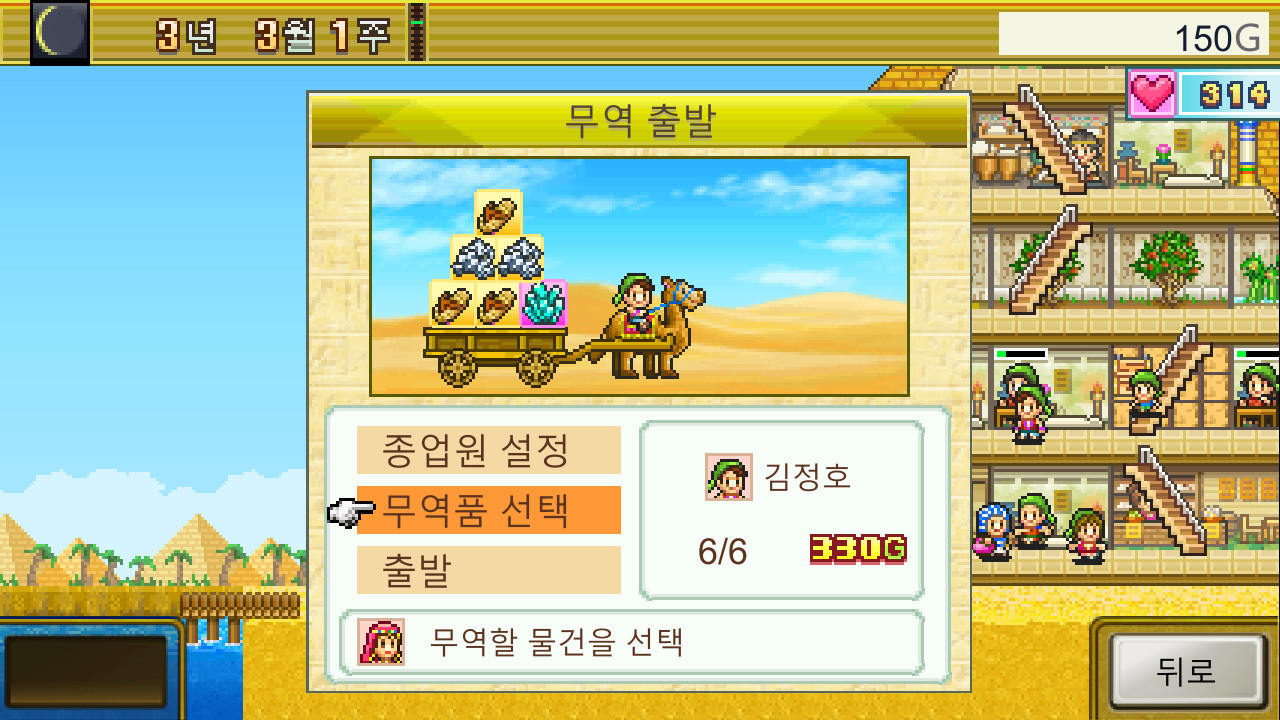Select the highlighted 무역품 선택 option
Viewport: 1280px width, 720px height.
pyautogui.click(x=487, y=510)
